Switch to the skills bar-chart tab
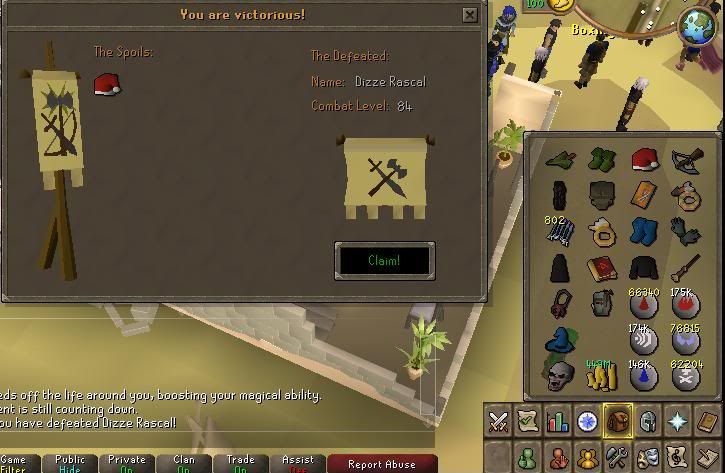The height and width of the screenshot is (473, 725). [558, 422]
